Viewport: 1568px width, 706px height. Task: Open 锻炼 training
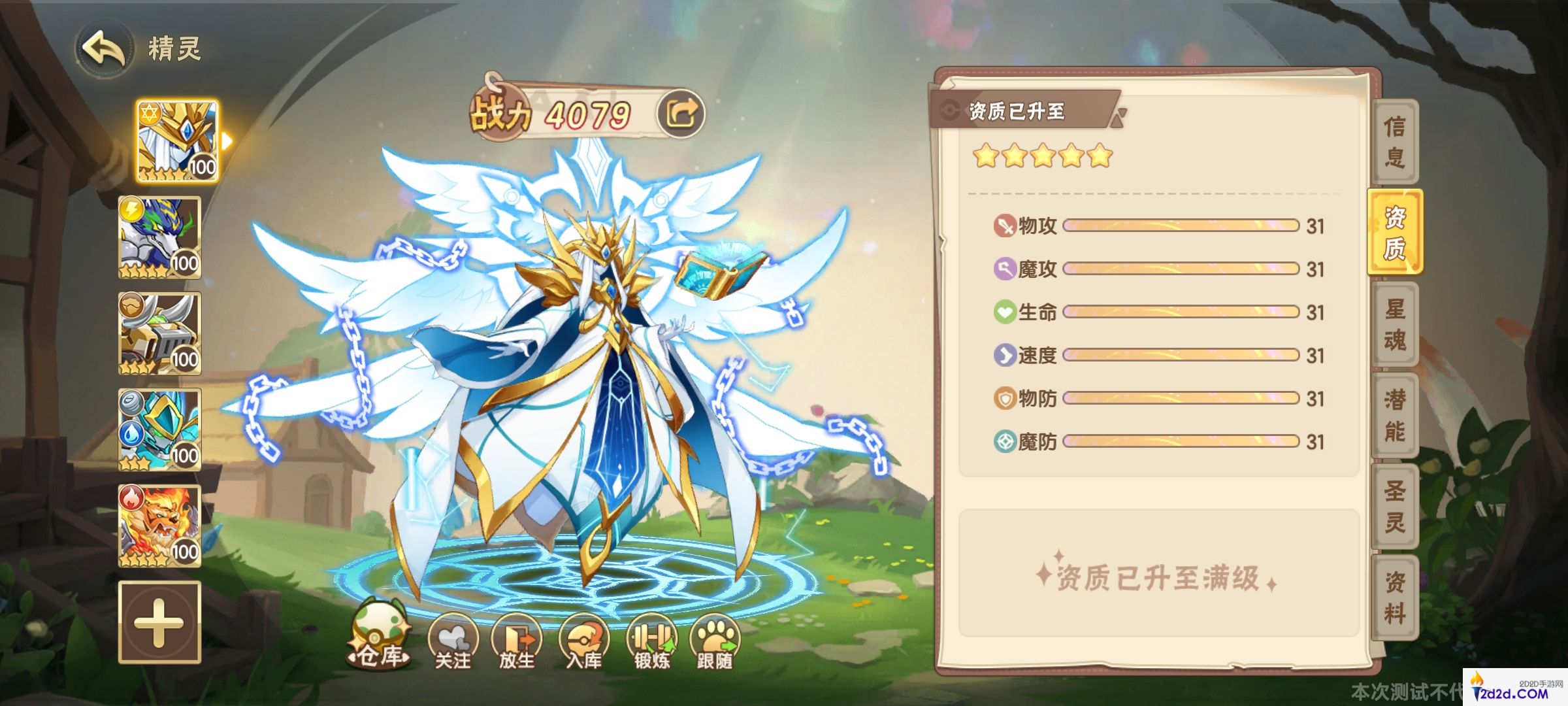pyautogui.click(x=651, y=642)
